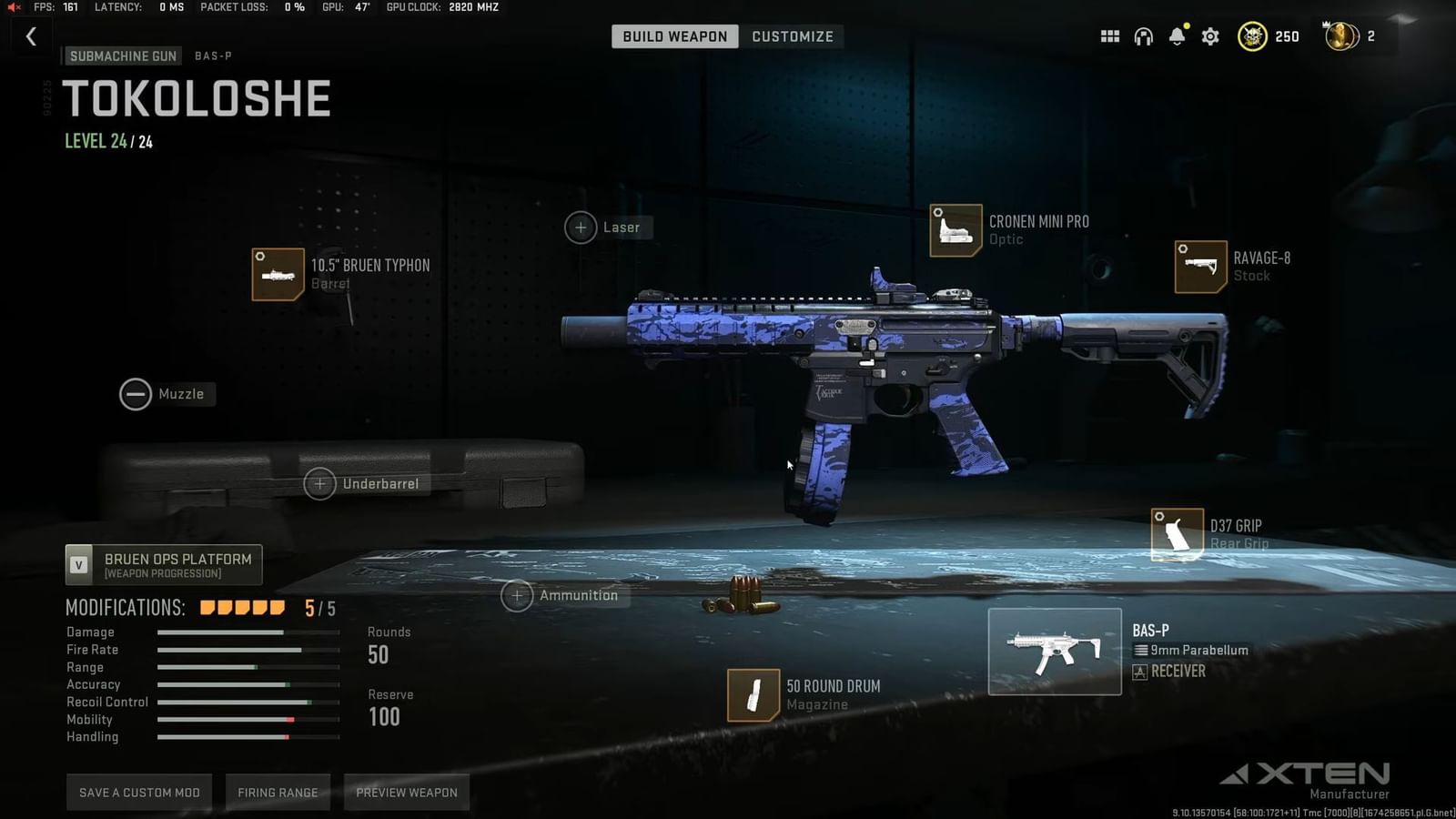
Task: Open the Cronen Mini Pro optic attachment
Action: point(955,229)
